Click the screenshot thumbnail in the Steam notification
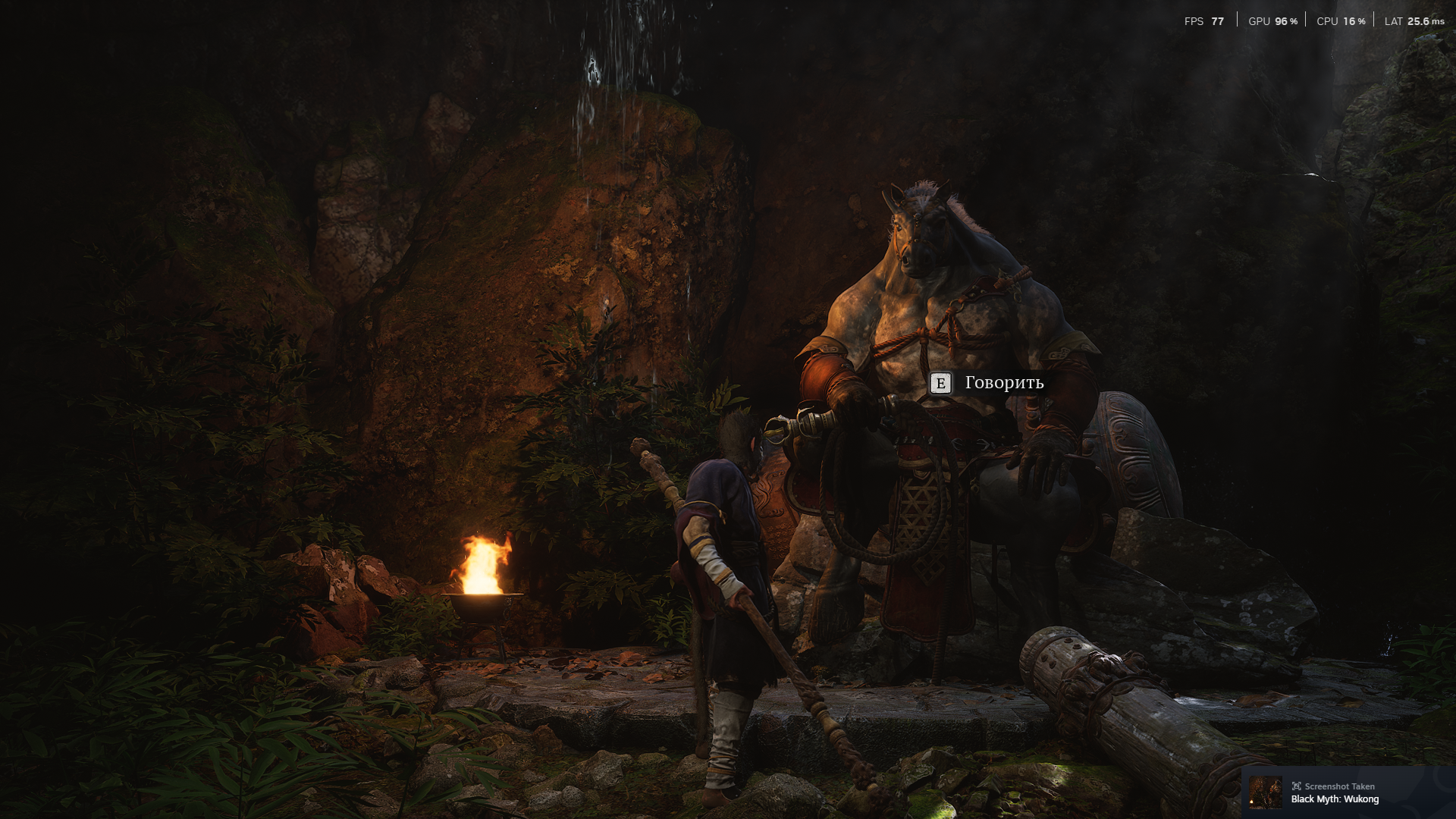This screenshot has width=1456, height=819. 1265,792
